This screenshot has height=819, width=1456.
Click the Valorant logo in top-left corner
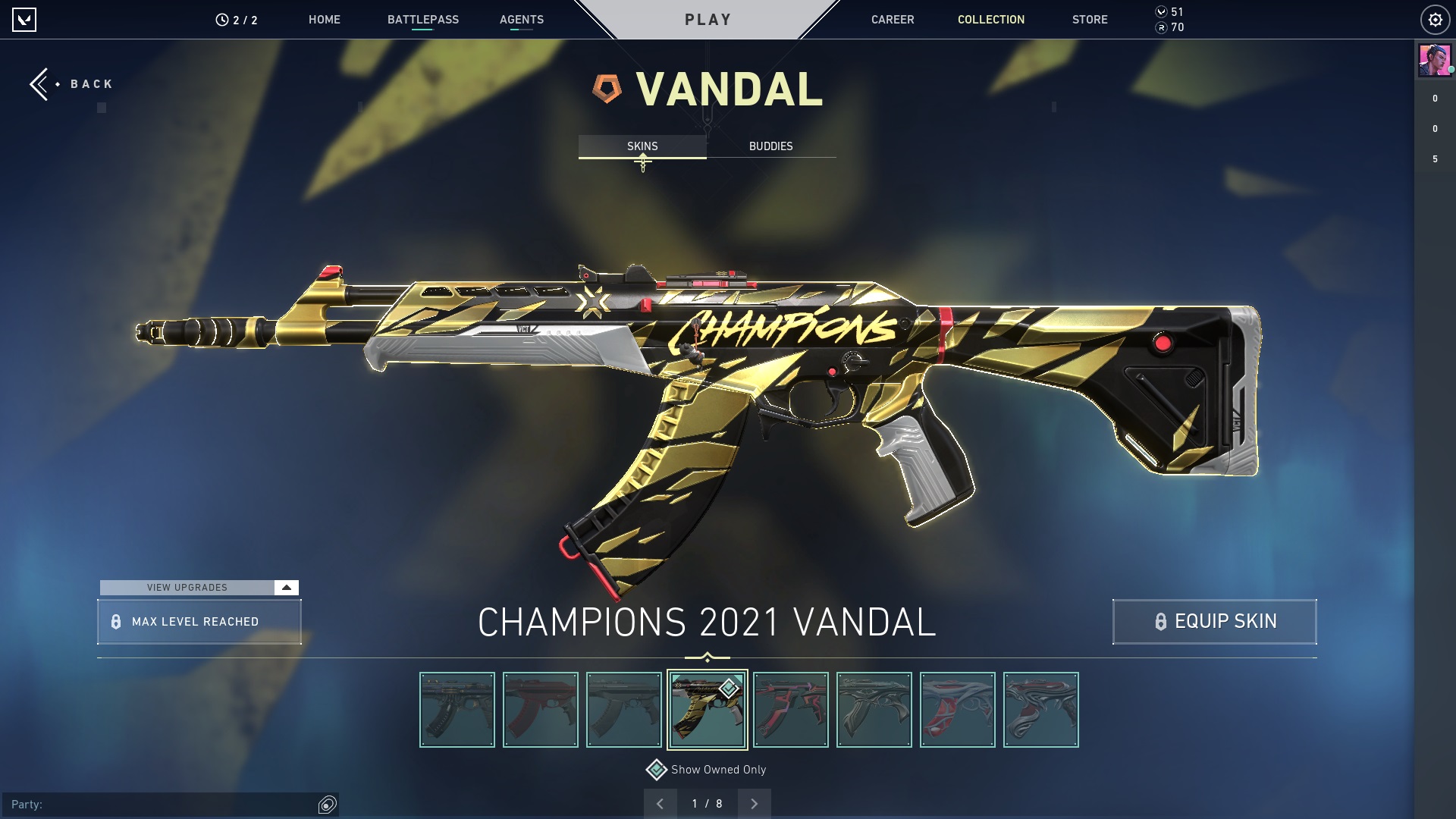pos(25,20)
